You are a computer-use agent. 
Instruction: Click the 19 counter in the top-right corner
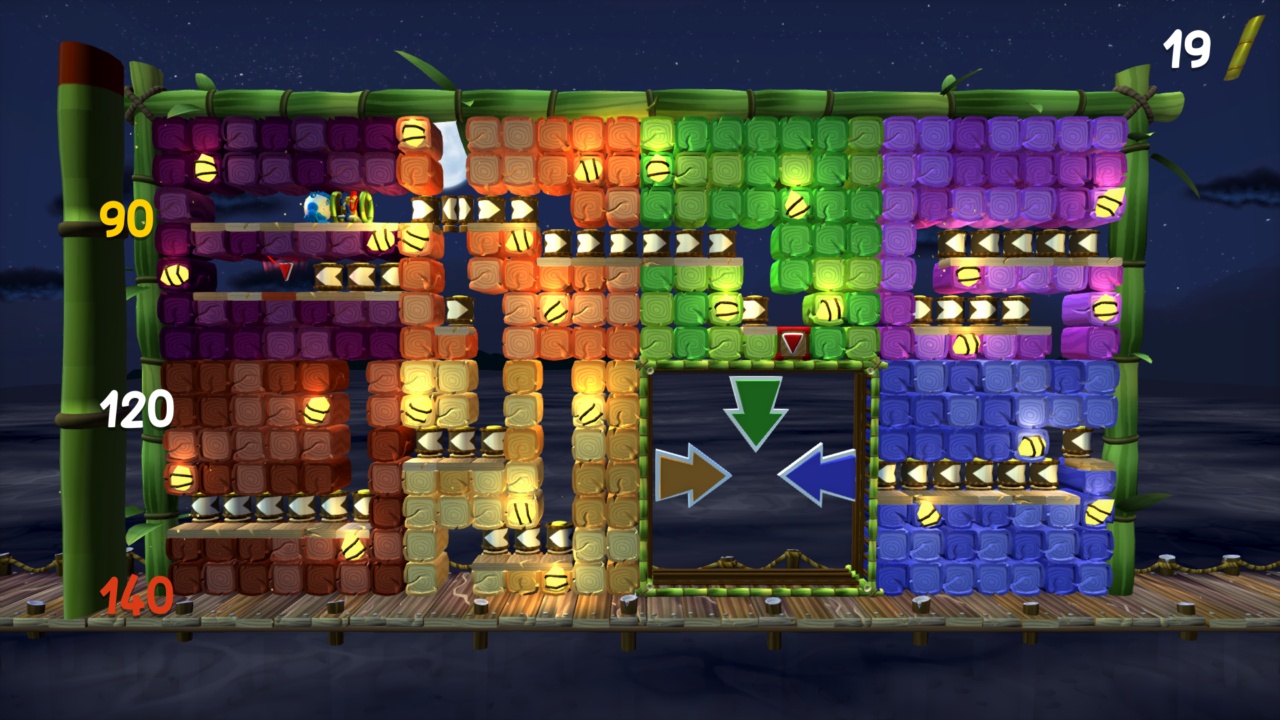coord(1185,48)
